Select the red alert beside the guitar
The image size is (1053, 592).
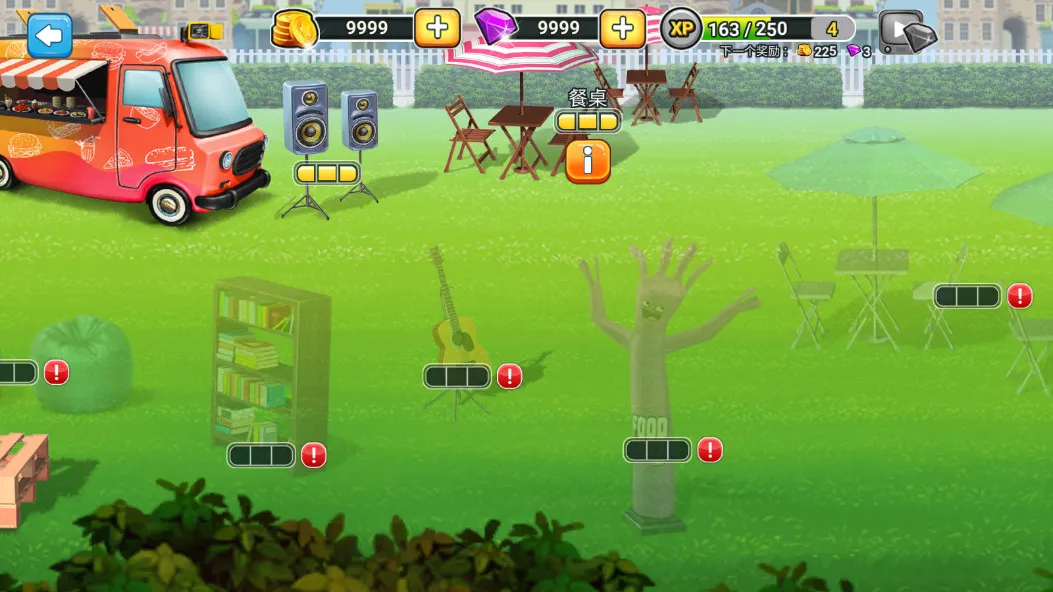point(510,376)
